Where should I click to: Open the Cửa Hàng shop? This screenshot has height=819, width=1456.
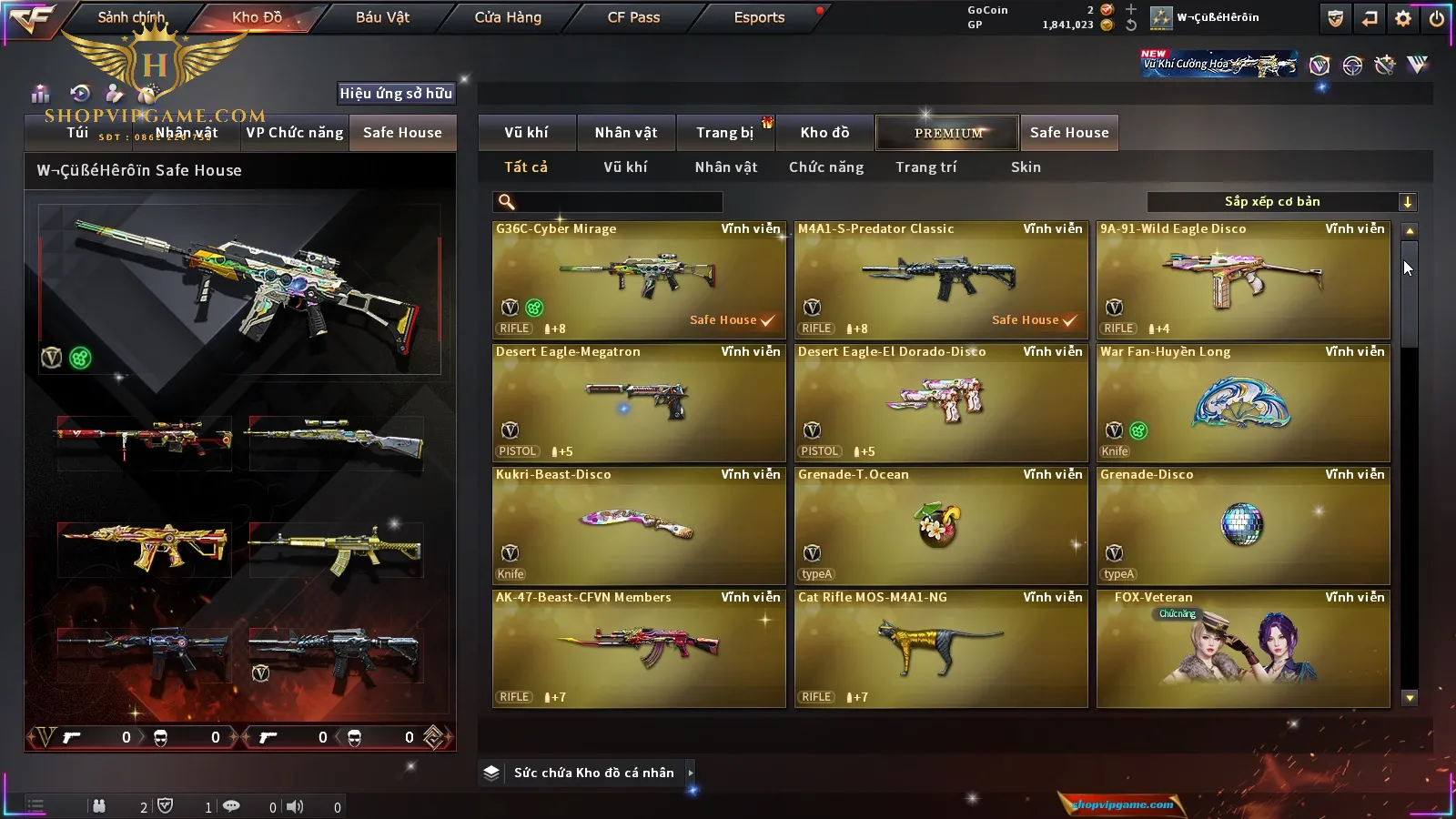click(508, 17)
